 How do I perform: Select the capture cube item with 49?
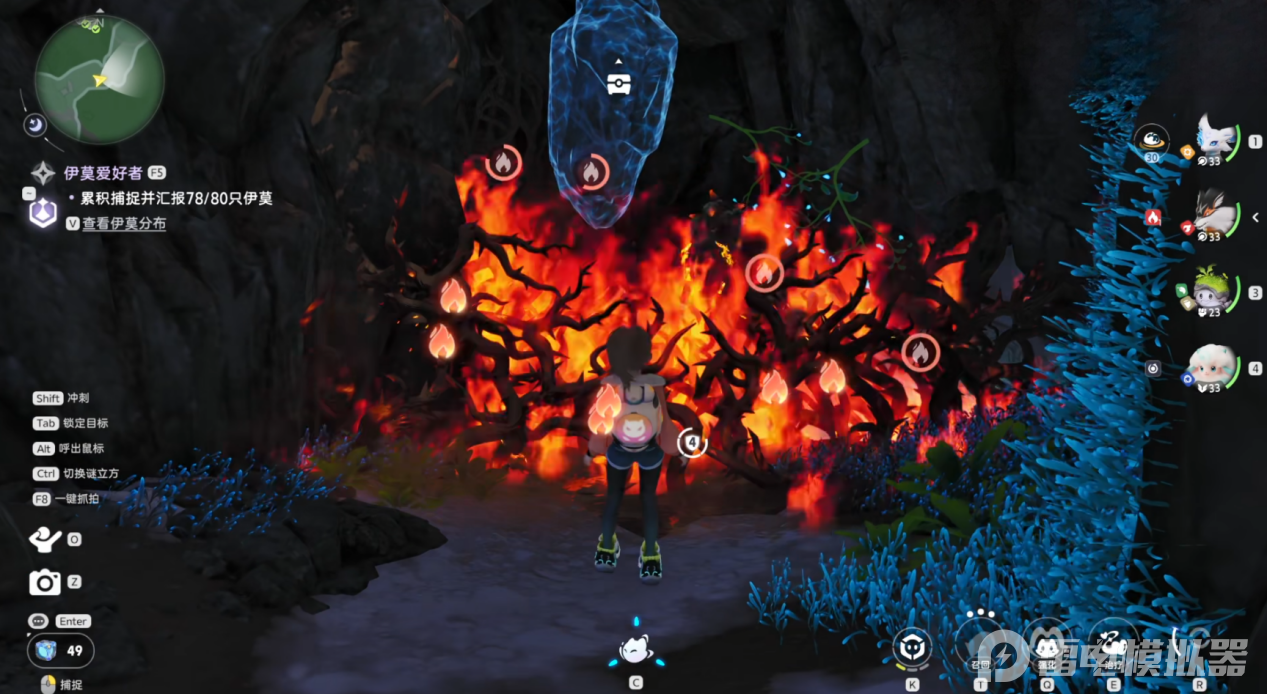[x=46, y=650]
